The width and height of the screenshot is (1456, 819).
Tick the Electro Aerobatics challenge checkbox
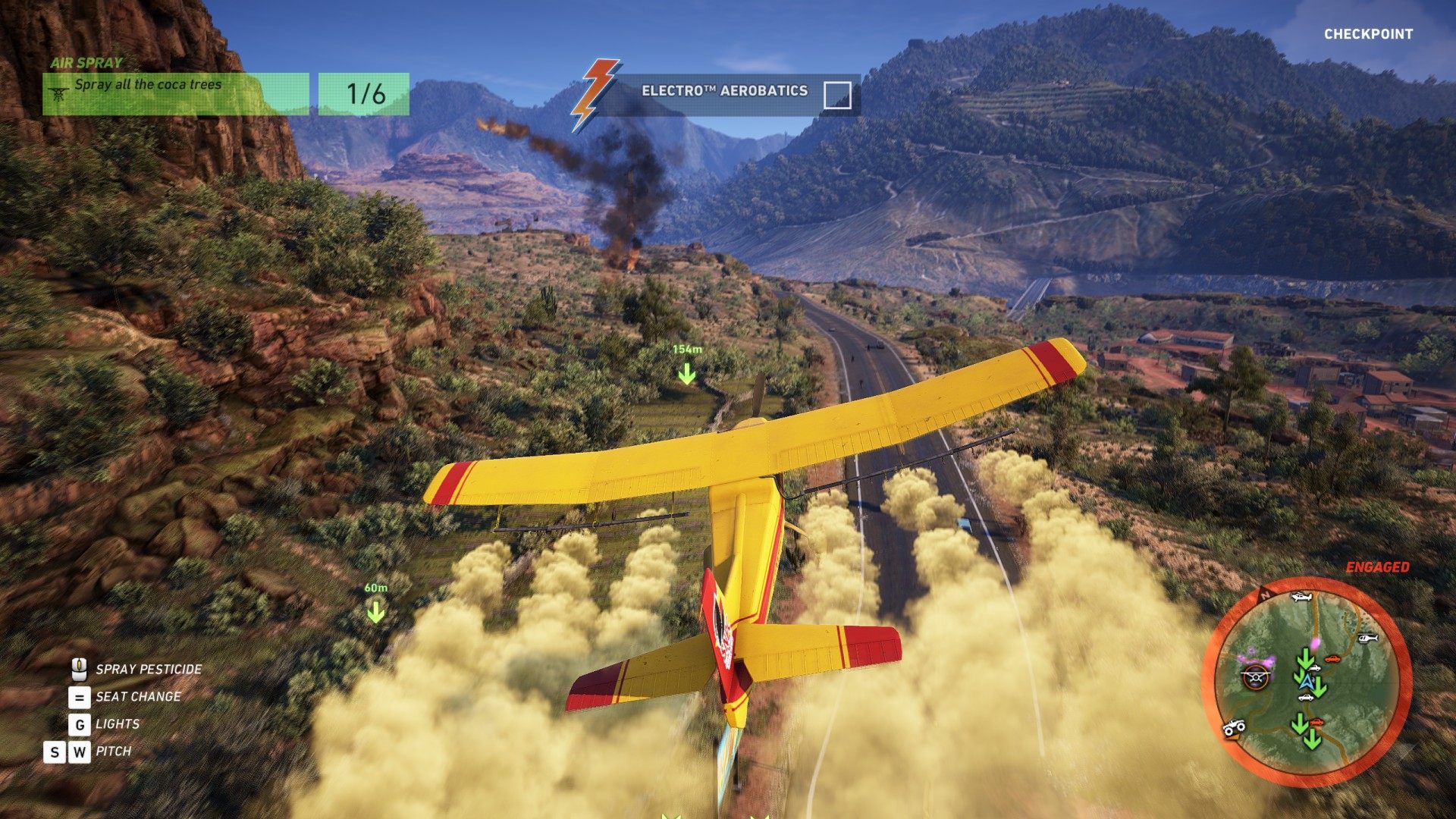(x=837, y=96)
